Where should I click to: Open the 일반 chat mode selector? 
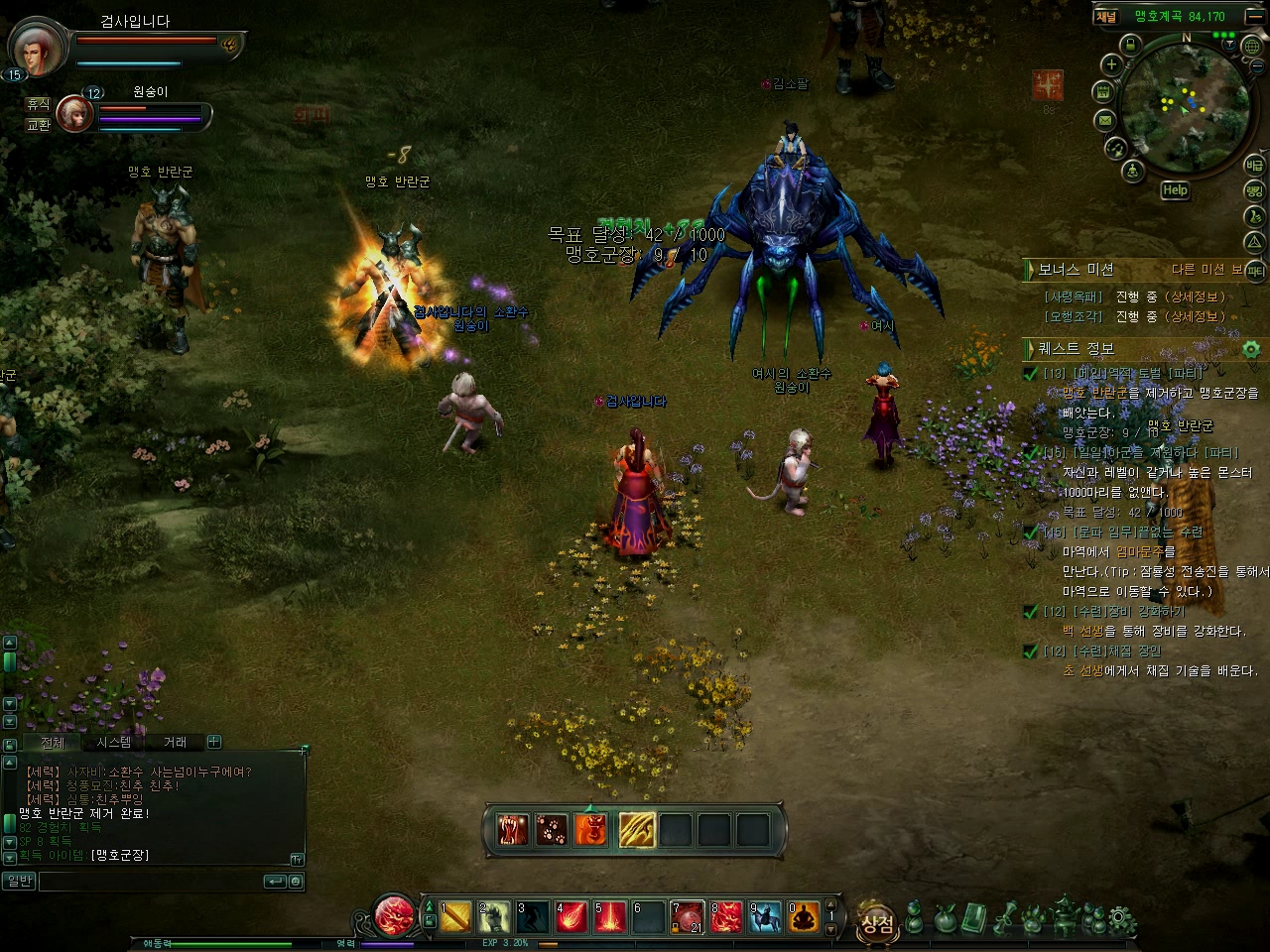[x=19, y=881]
